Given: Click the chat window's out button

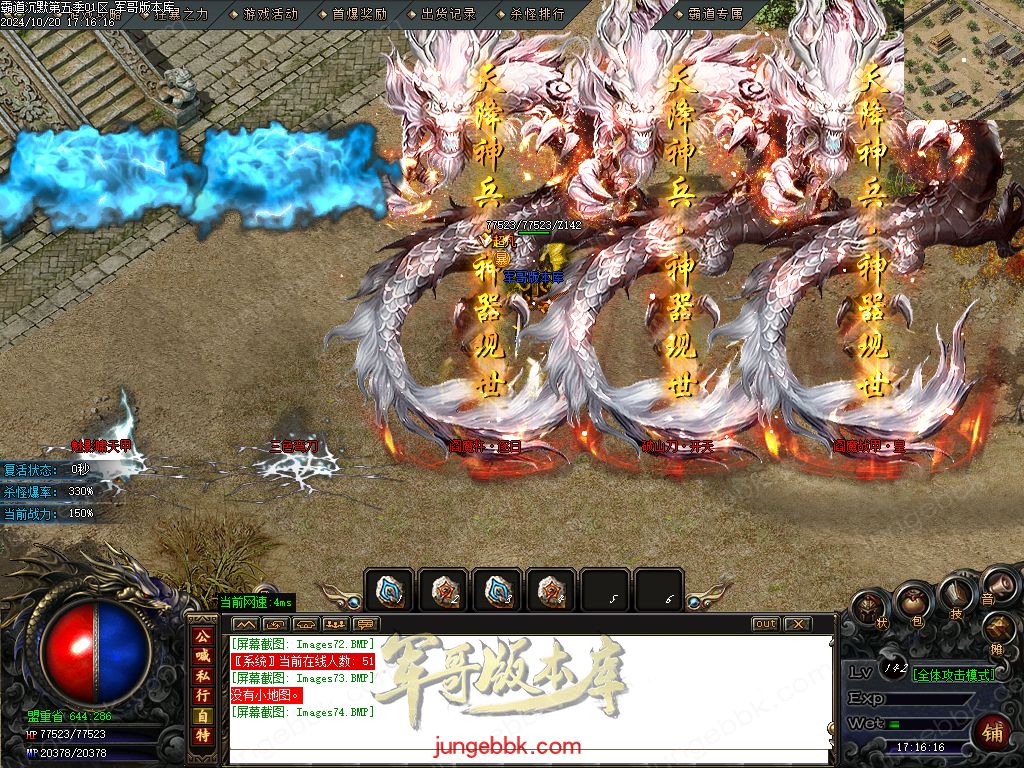Looking at the screenshot, I should pyautogui.click(x=765, y=624).
